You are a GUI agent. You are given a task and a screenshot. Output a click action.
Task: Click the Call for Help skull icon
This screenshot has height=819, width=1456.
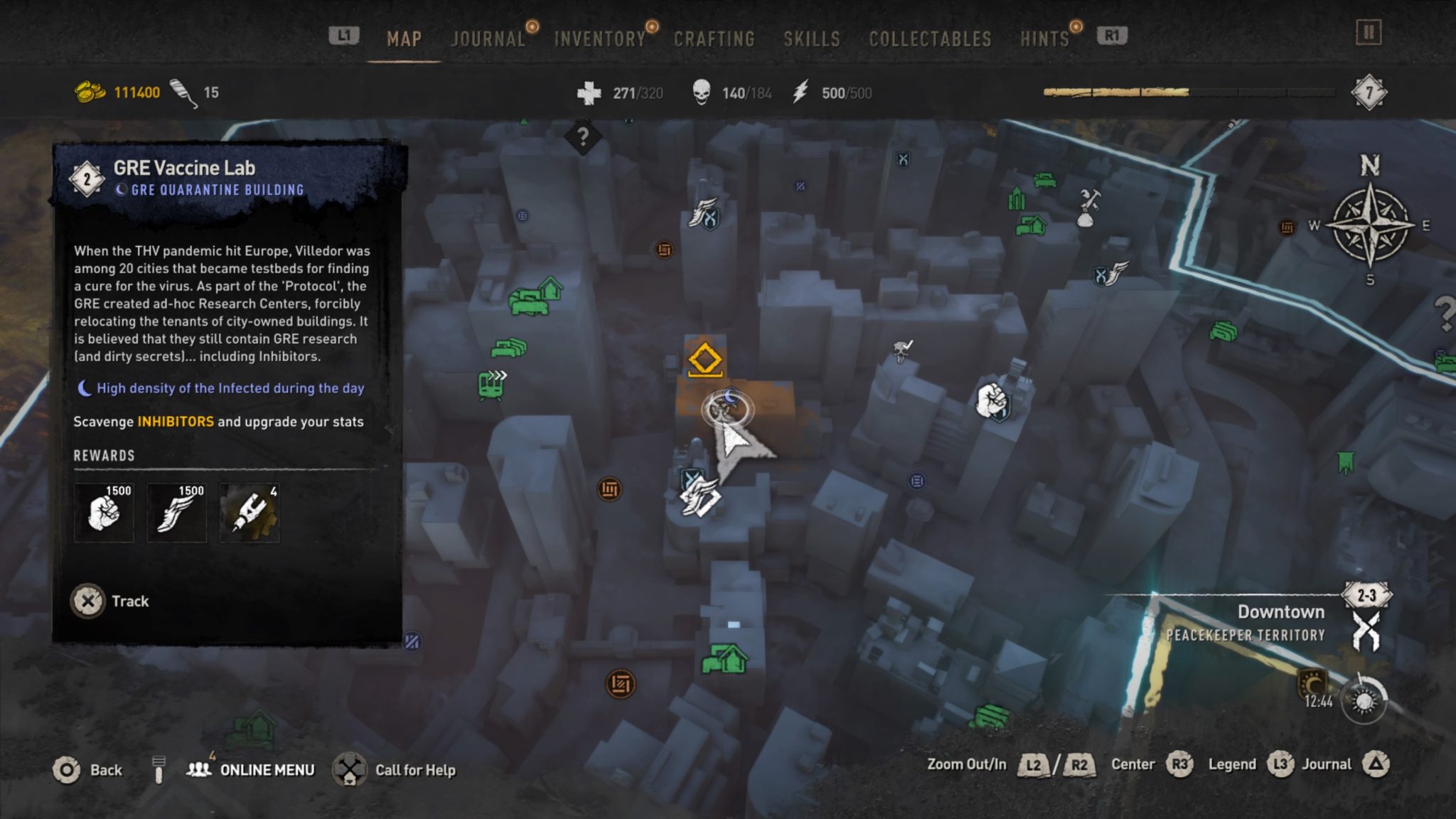pyautogui.click(x=350, y=769)
